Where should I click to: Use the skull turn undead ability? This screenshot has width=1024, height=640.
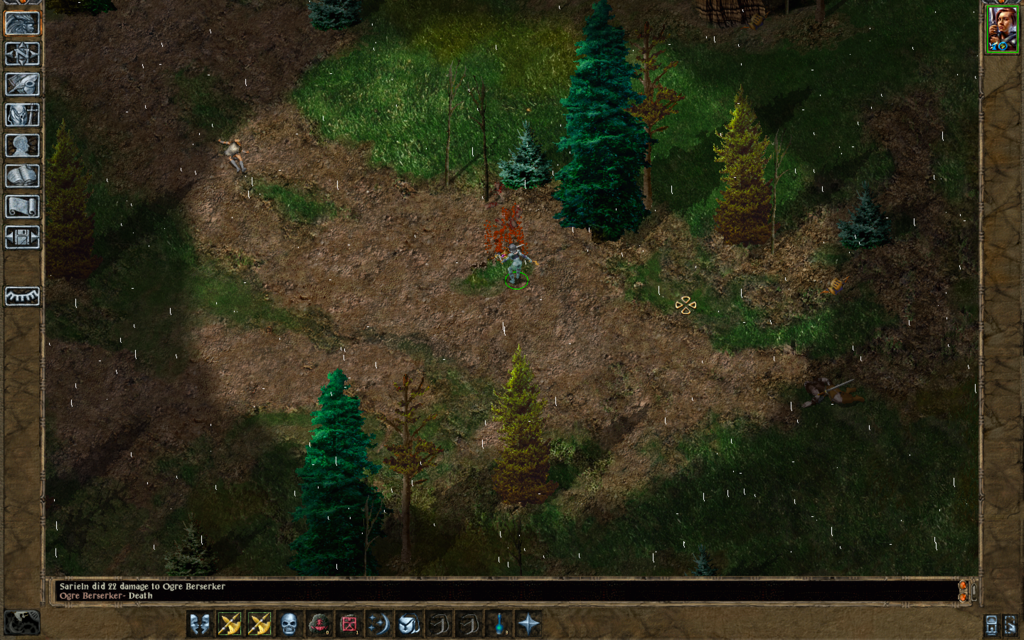click(289, 624)
